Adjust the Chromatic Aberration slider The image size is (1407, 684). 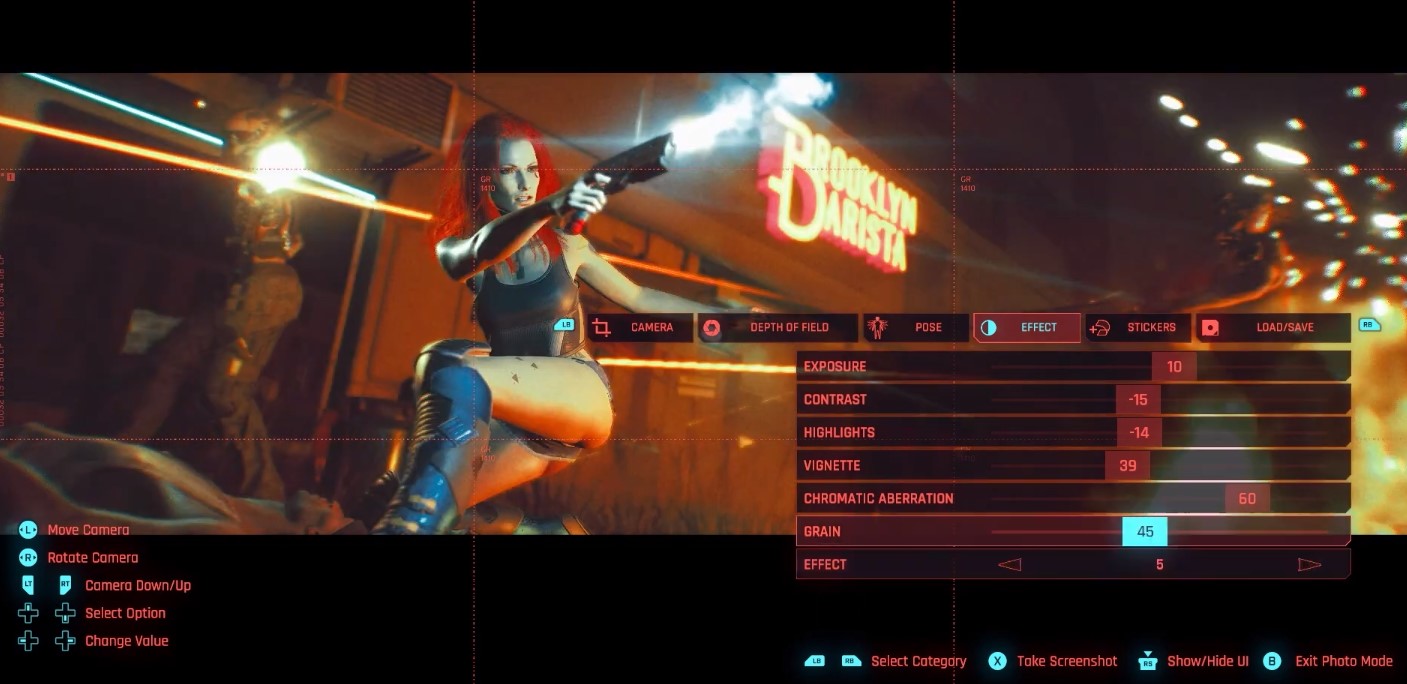click(x=1247, y=498)
